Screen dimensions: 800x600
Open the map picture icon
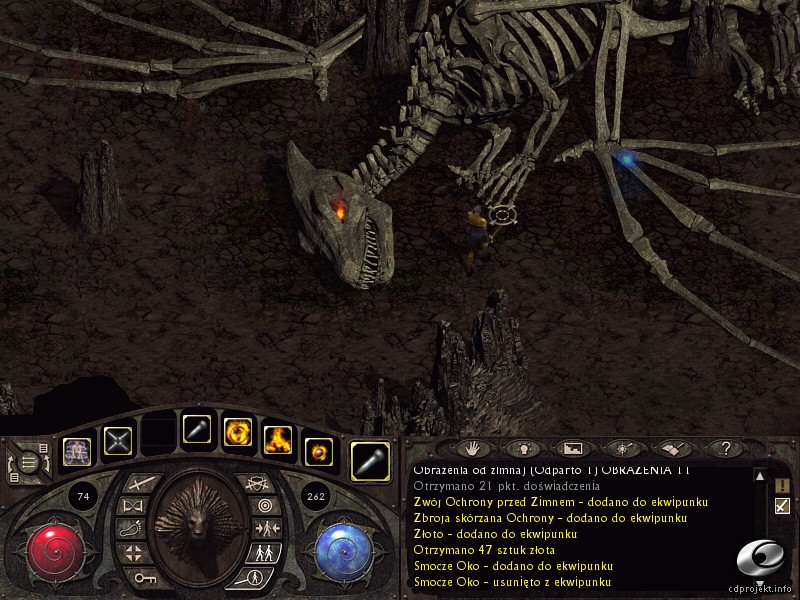573,448
